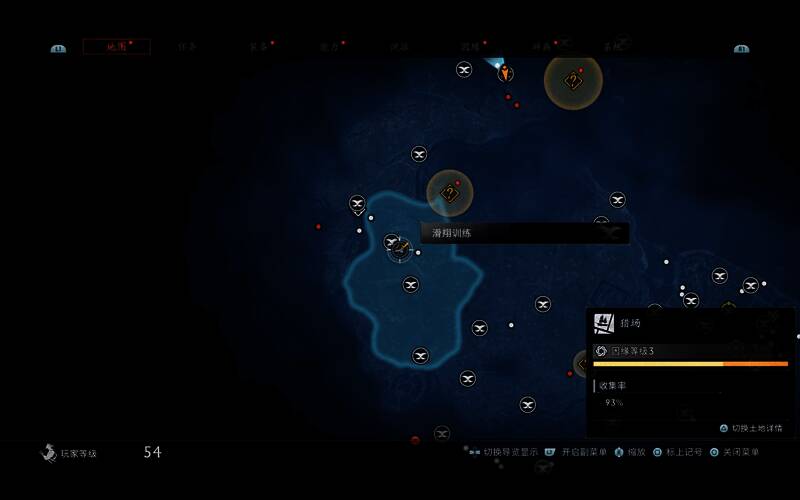Click the 猎场 region icon in info panel
Viewport: 800px width, 500px height.
(x=603, y=323)
